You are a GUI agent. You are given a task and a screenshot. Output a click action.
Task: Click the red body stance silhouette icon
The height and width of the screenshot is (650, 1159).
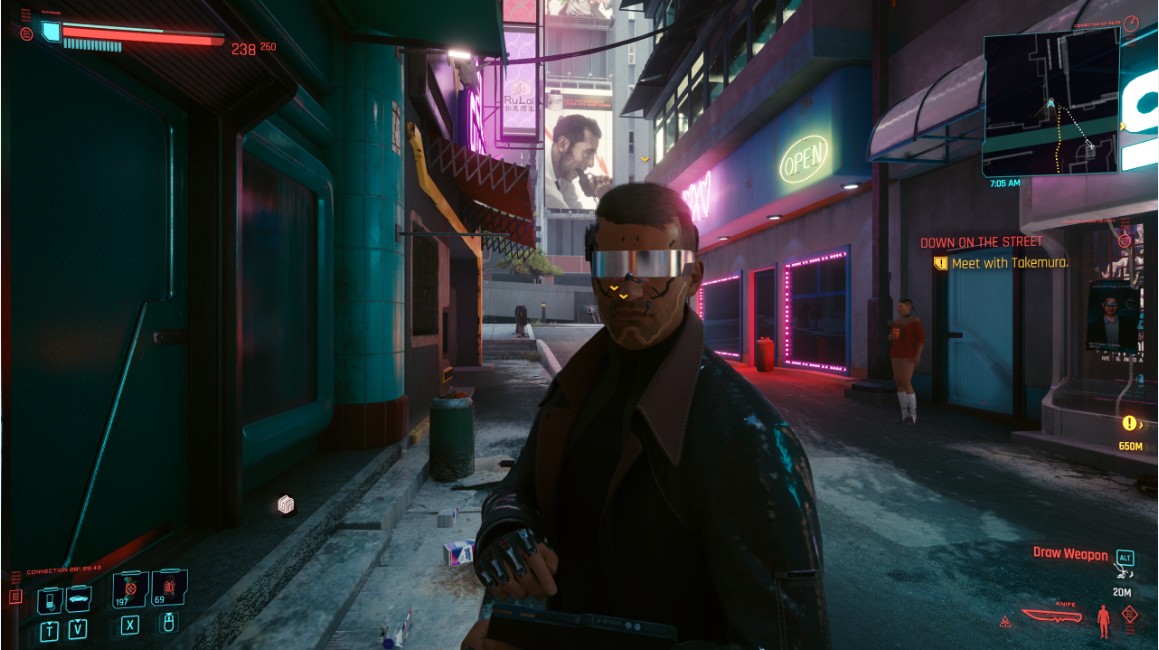pyautogui.click(x=1104, y=620)
